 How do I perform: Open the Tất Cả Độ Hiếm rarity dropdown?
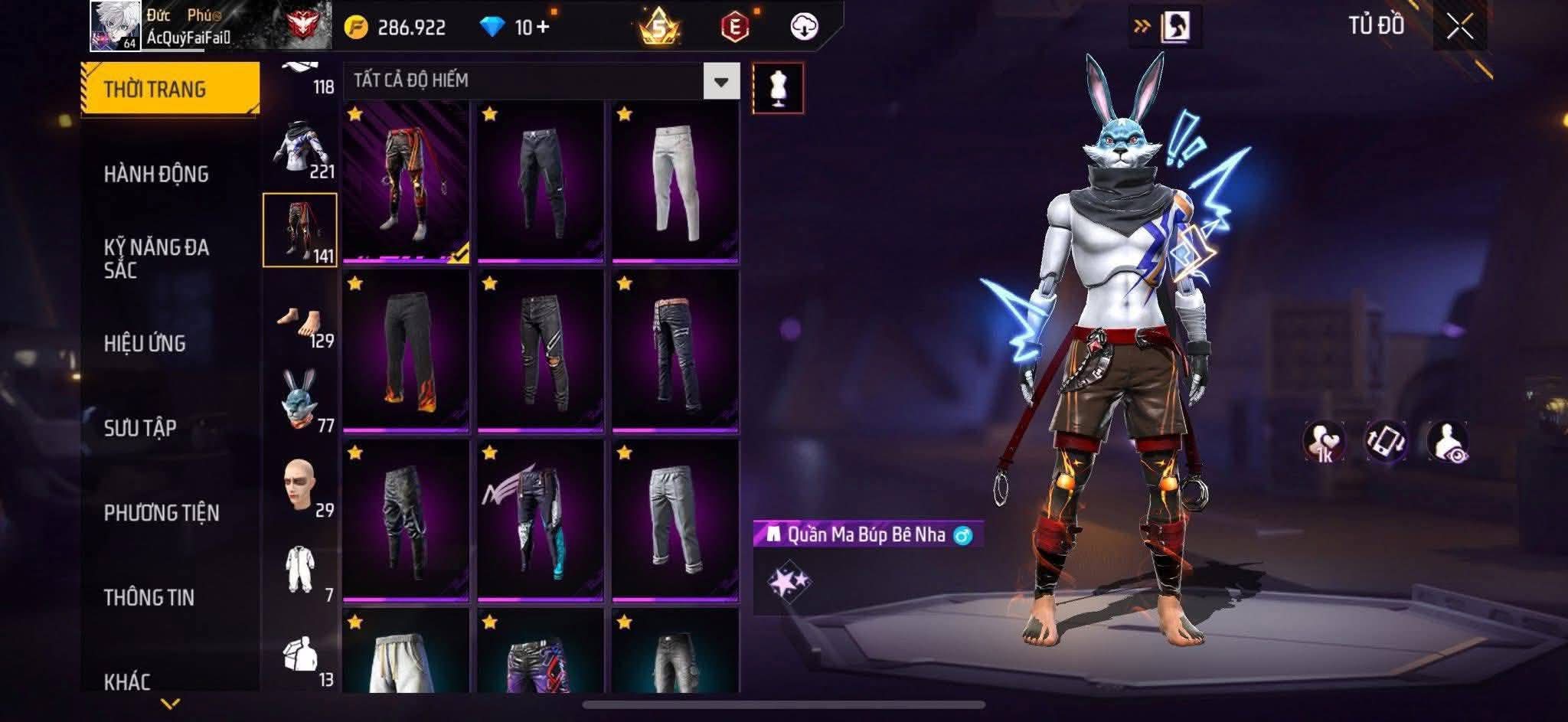[720, 81]
